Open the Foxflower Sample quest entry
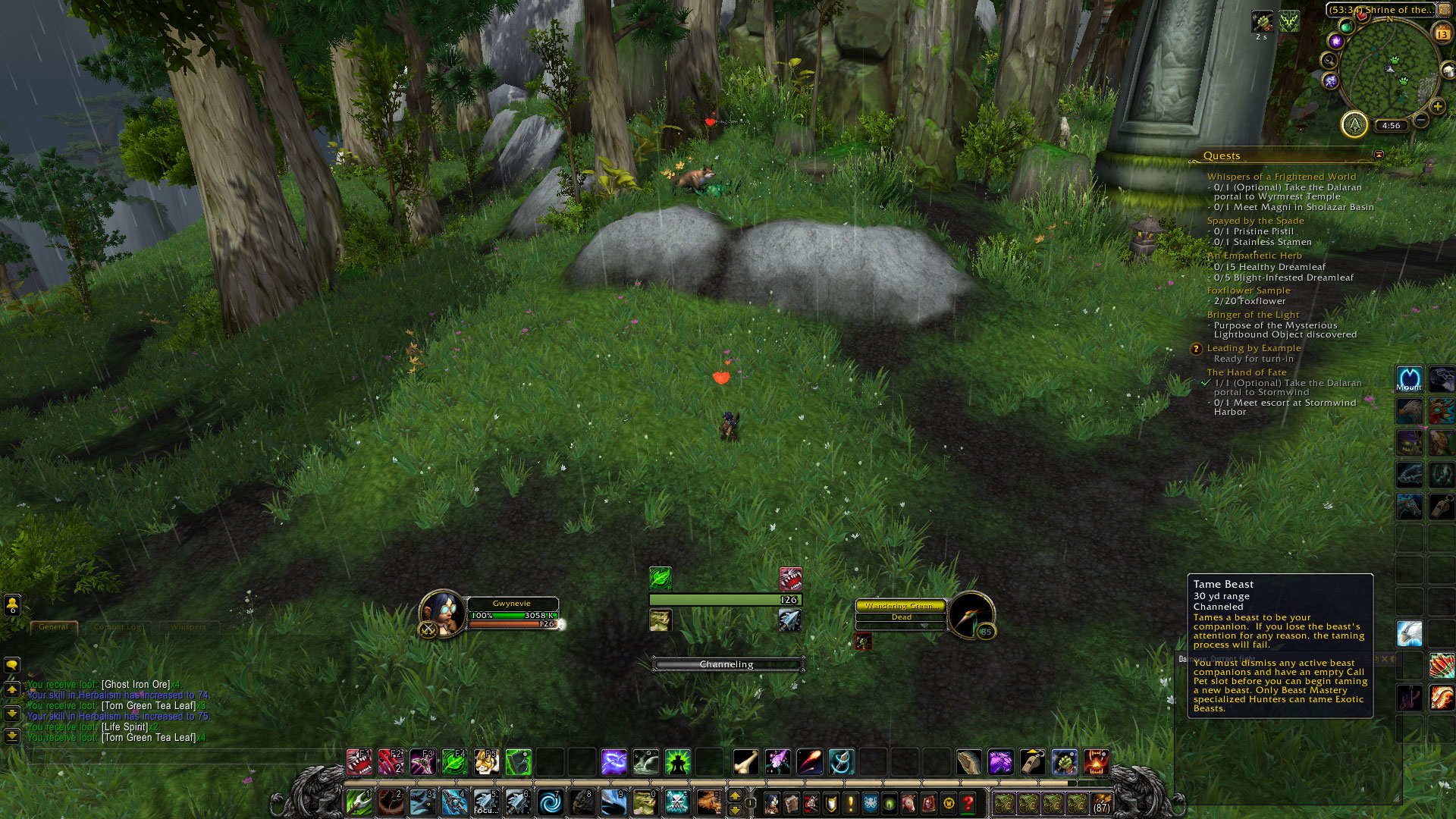Screen dimensions: 1456x819 point(1248,290)
